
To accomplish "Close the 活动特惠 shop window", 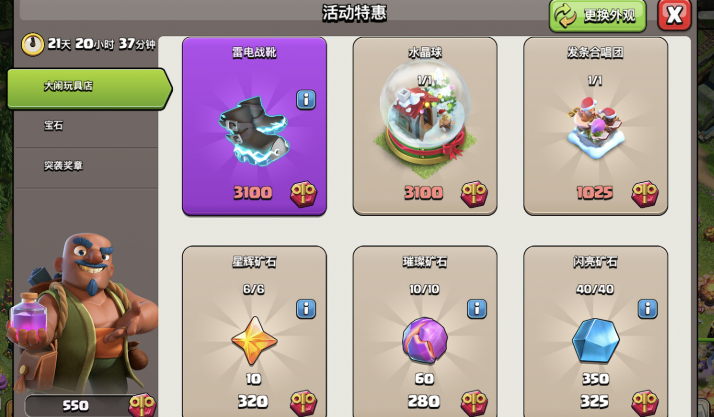I will click(676, 15).
